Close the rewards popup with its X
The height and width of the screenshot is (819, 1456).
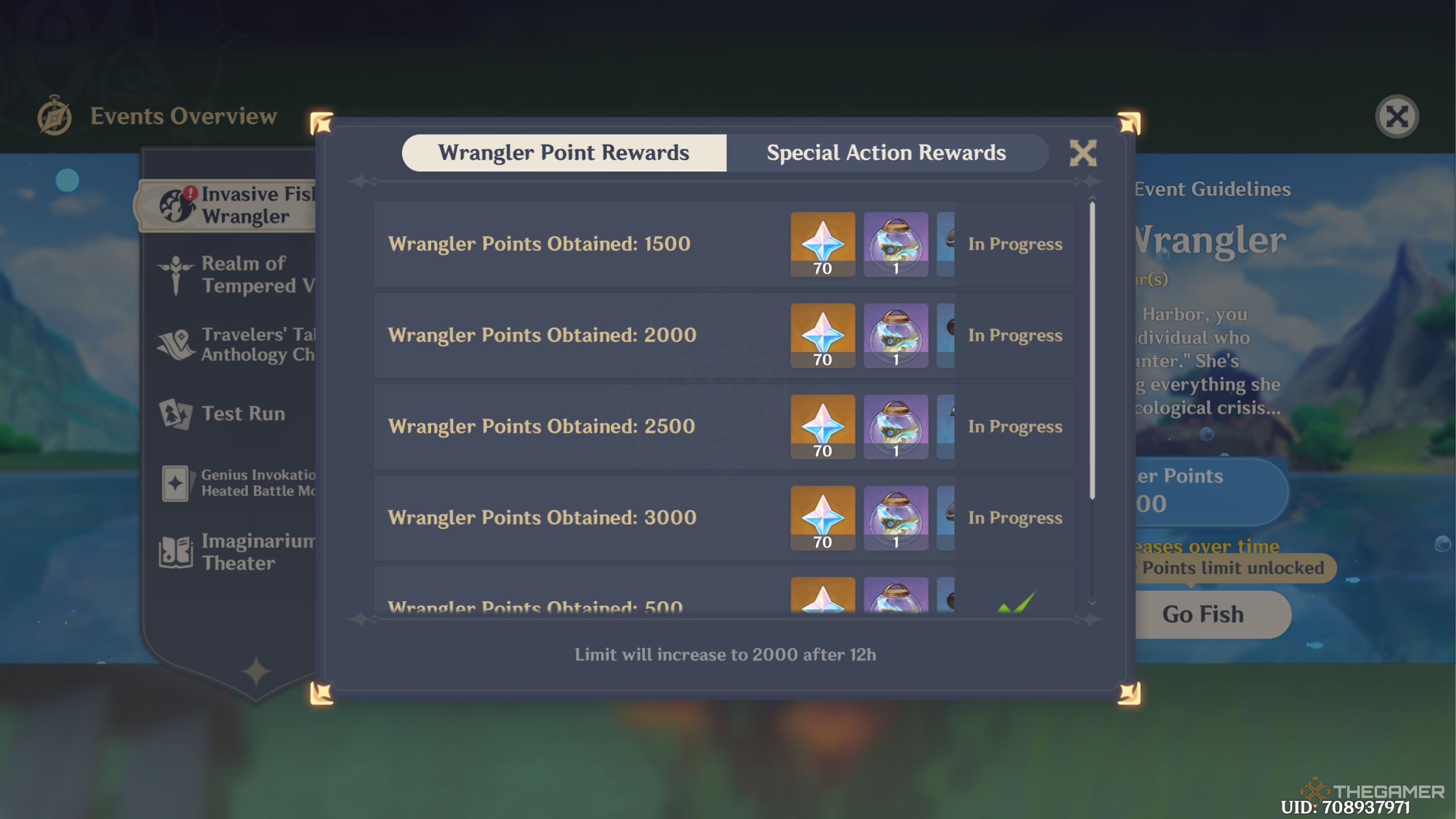pos(1083,152)
